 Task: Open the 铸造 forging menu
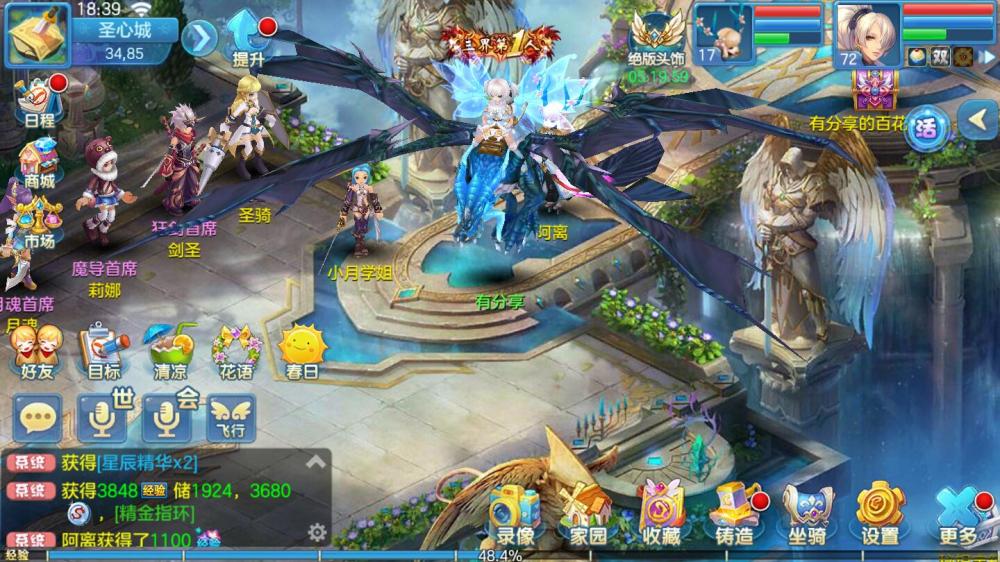[x=735, y=513]
